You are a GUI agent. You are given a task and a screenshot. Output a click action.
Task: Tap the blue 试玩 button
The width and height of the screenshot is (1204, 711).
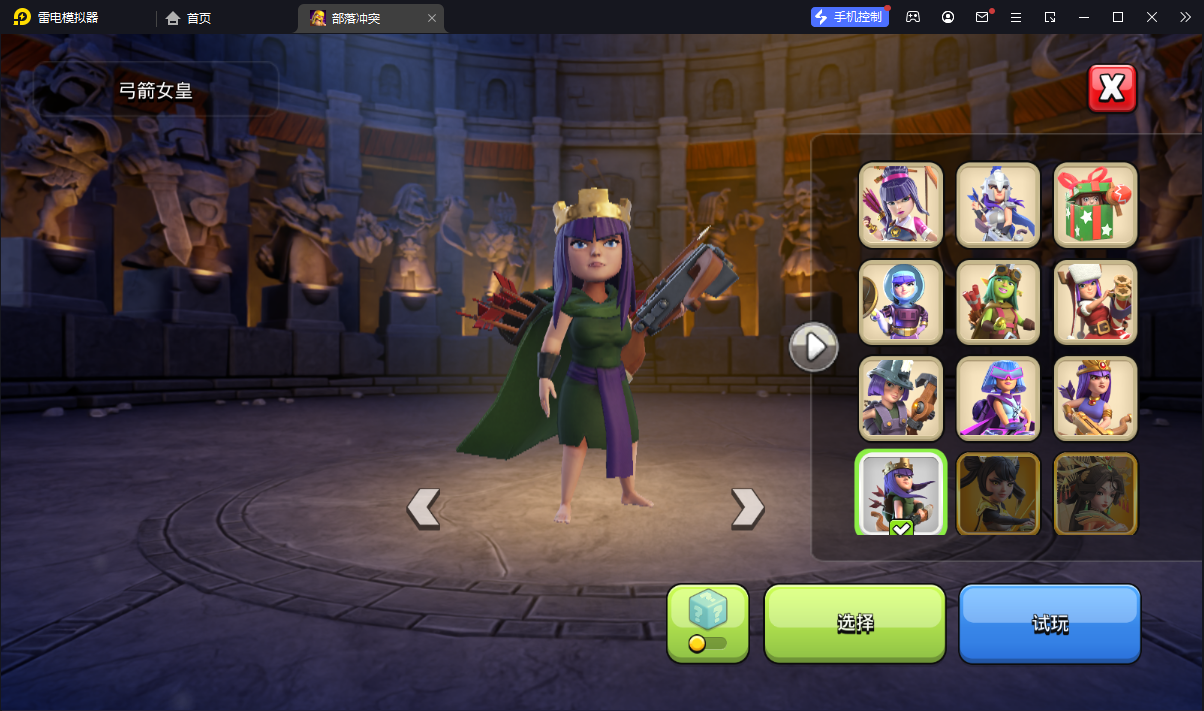(x=1050, y=623)
